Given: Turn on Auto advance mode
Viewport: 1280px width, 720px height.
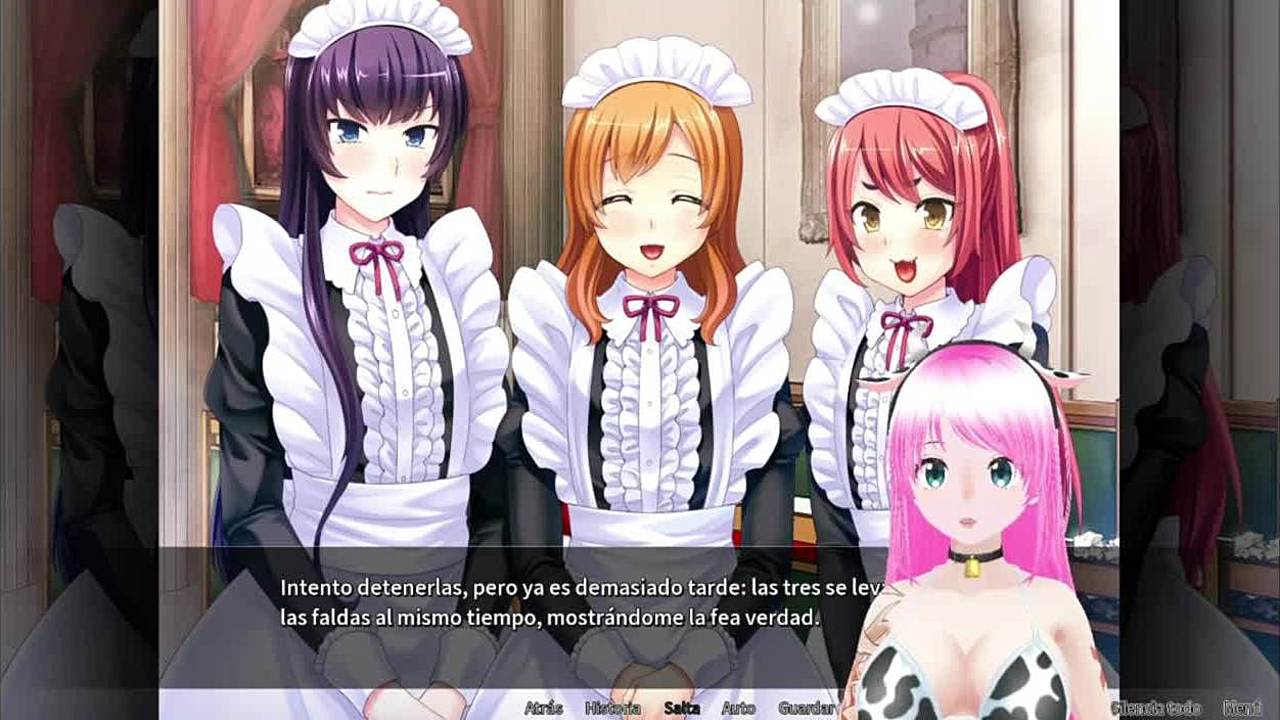Looking at the screenshot, I should pyautogui.click(x=738, y=708).
